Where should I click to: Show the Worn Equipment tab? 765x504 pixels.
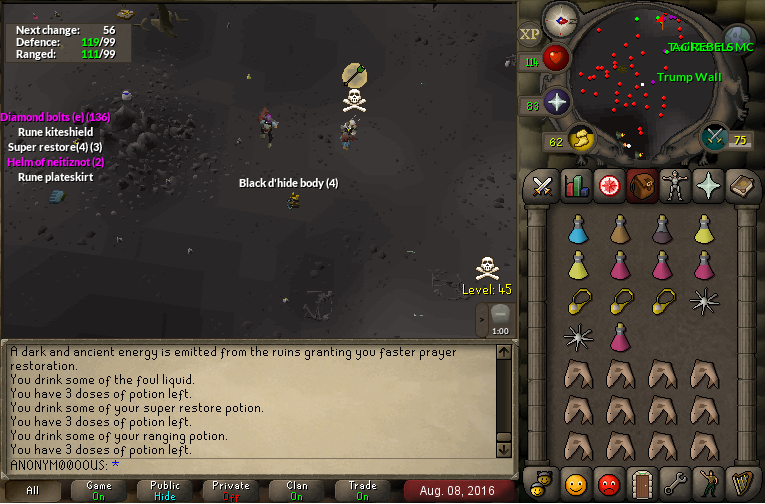[674, 186]
